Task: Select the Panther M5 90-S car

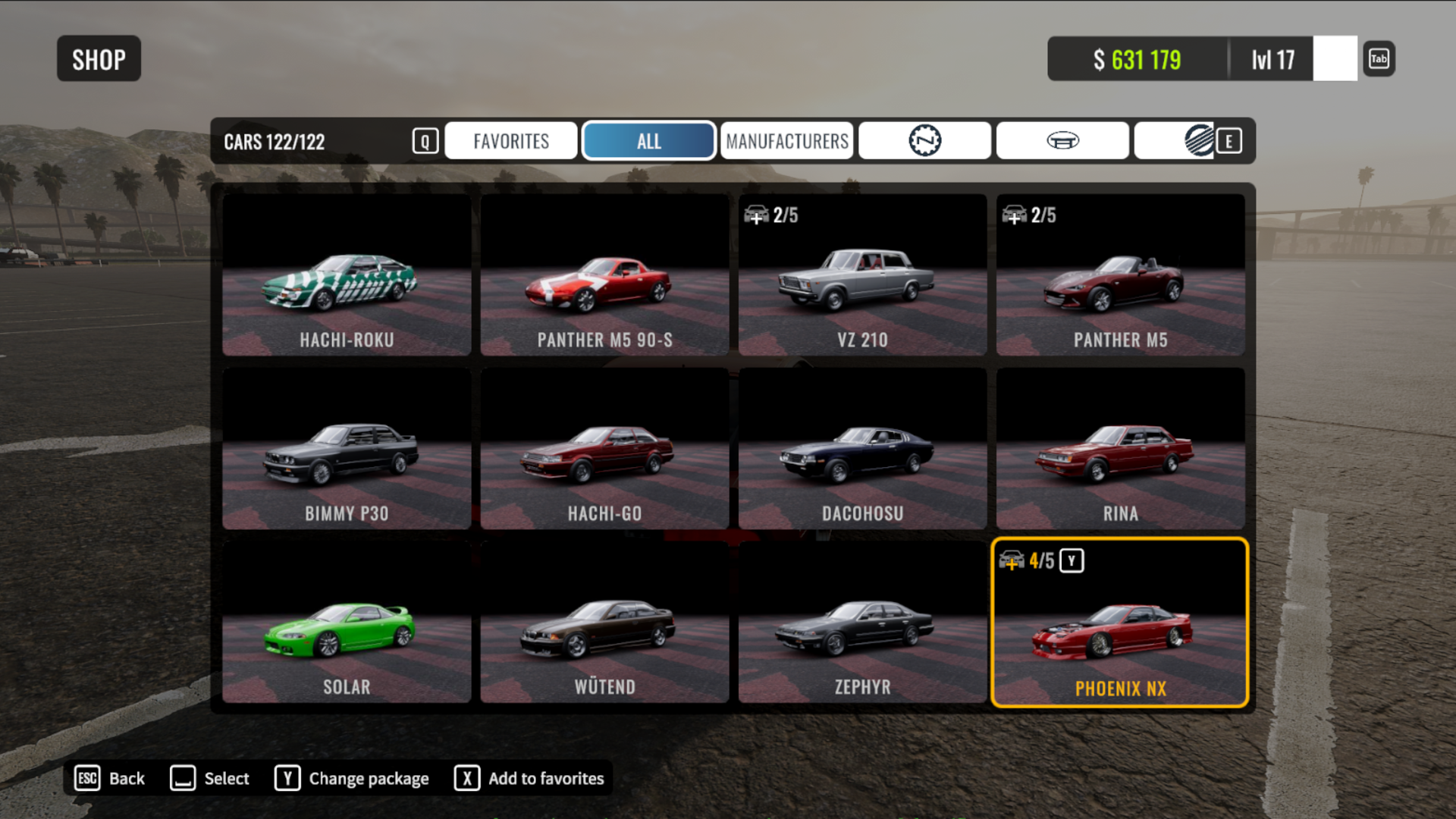Action: click(x=604, y=275)
